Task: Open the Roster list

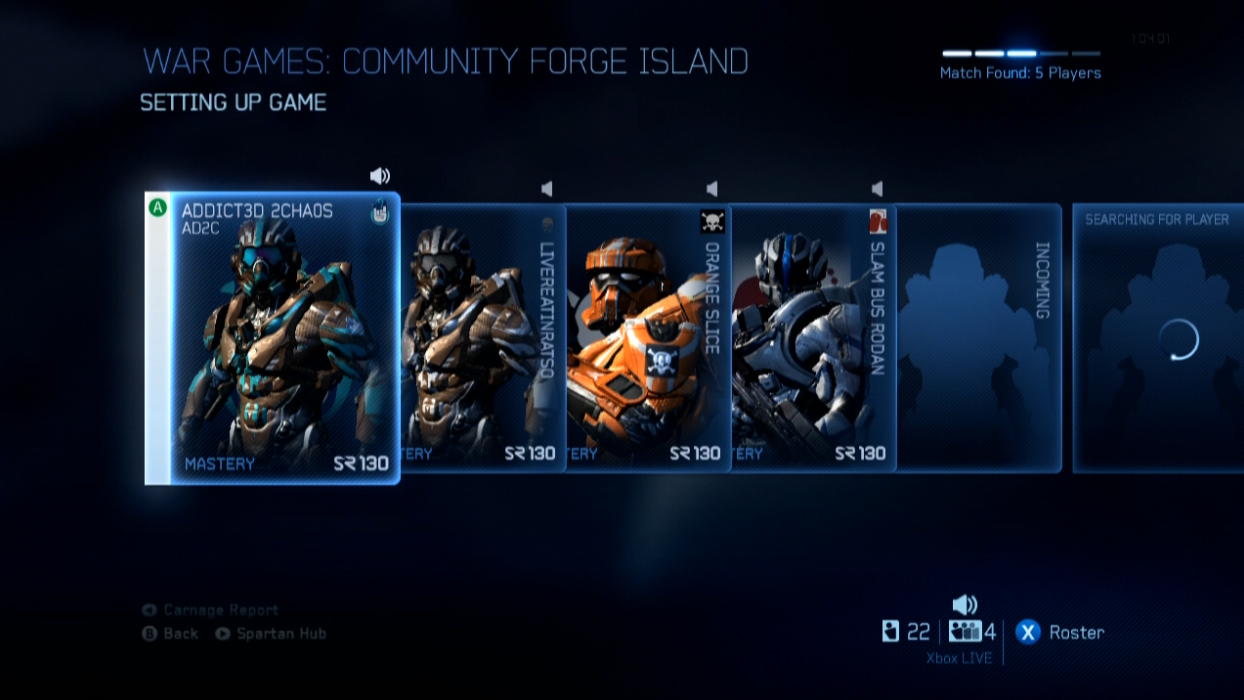Action: pos(1060,632)
